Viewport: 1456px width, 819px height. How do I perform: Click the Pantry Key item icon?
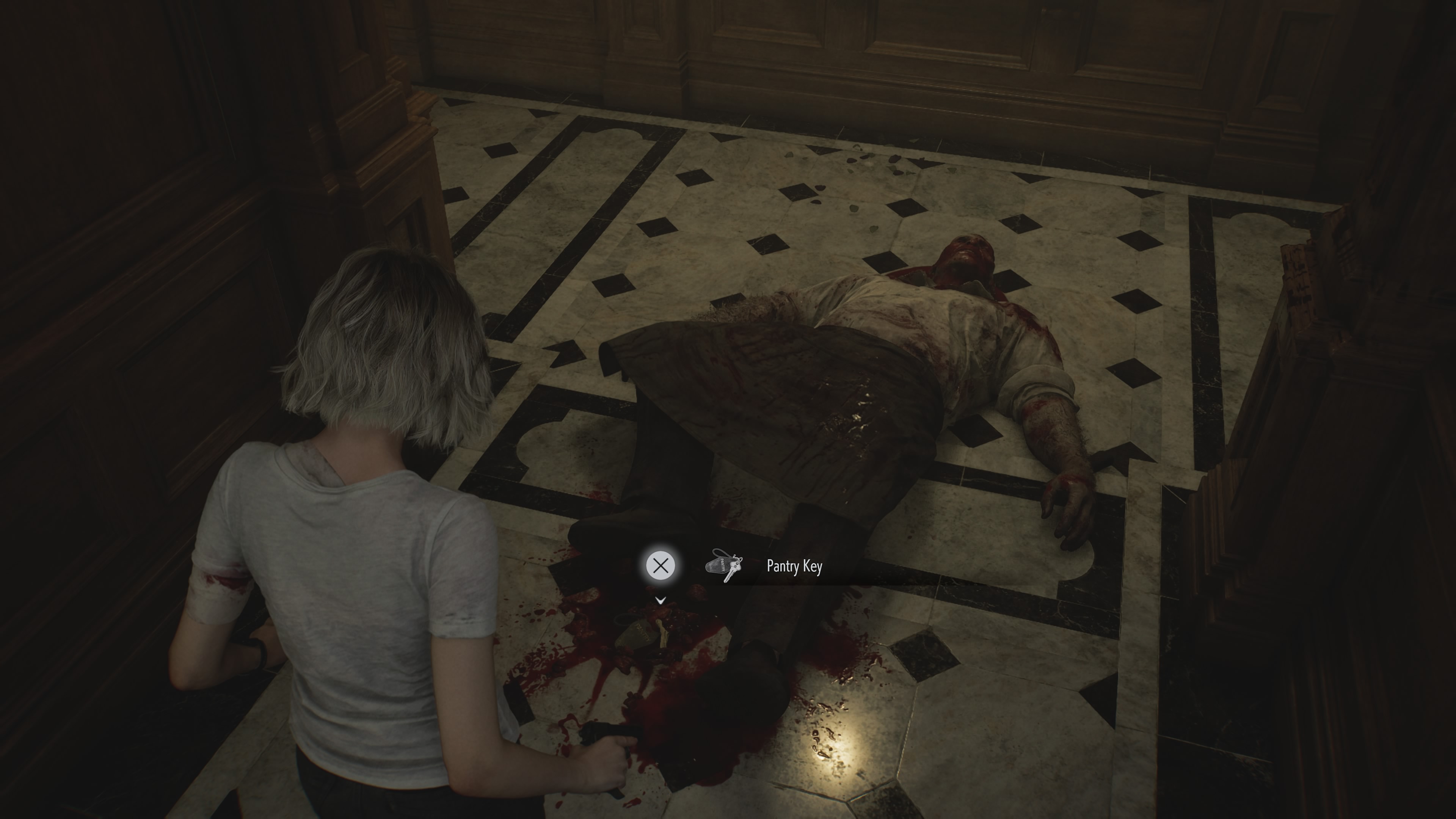coord(723,565)
